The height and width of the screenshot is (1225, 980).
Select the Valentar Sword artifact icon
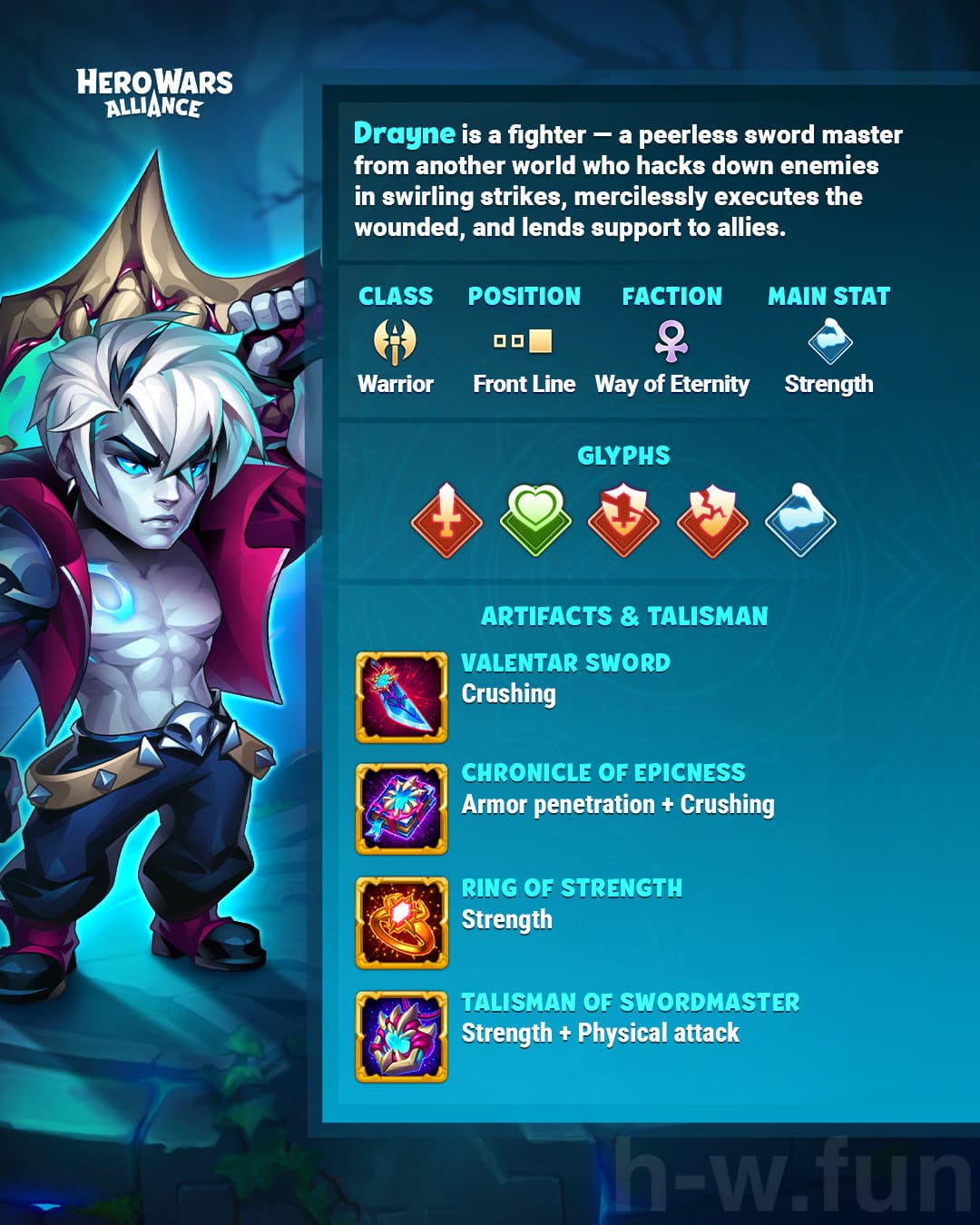401,697
